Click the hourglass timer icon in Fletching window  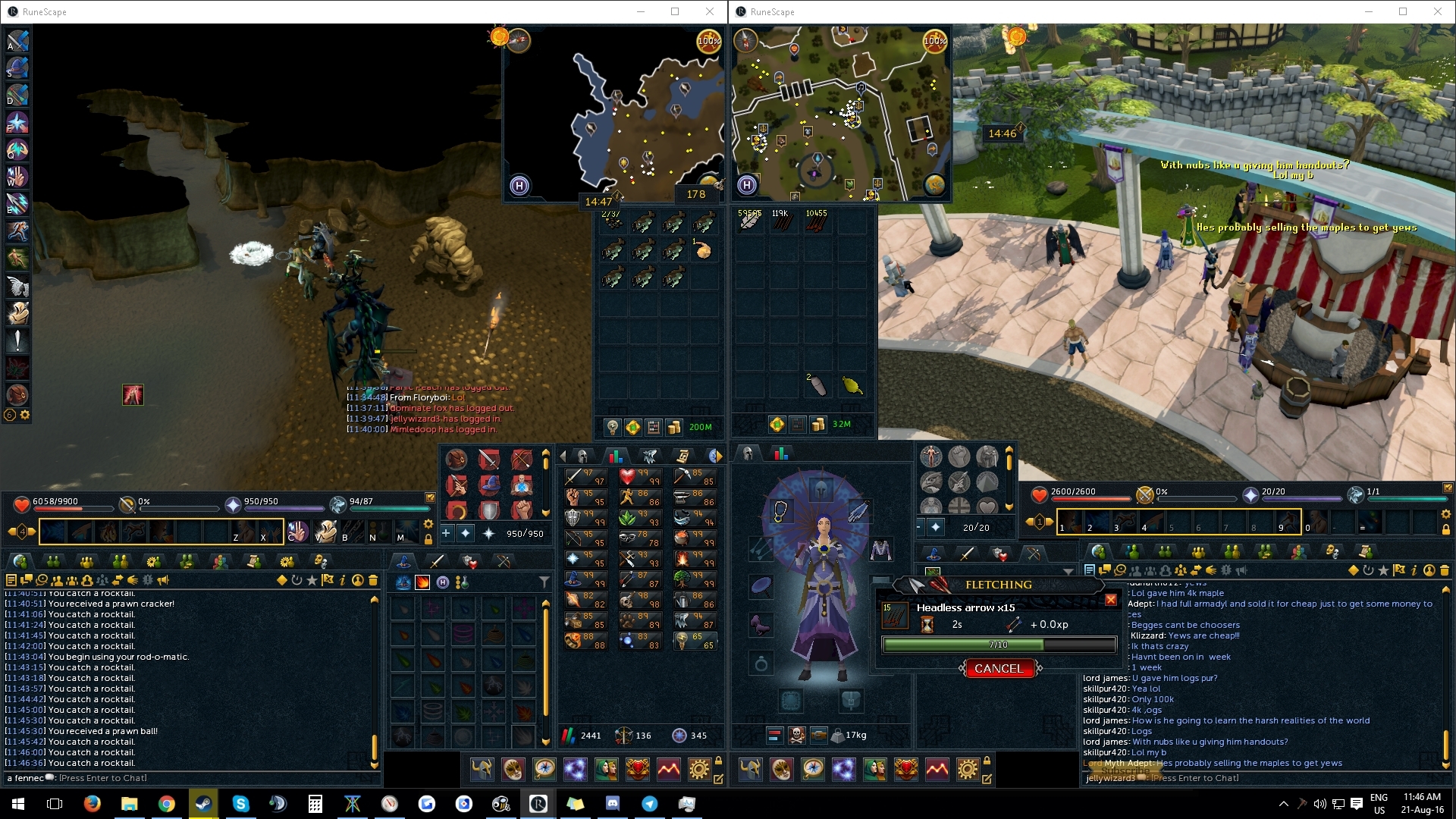pos(927,624)
